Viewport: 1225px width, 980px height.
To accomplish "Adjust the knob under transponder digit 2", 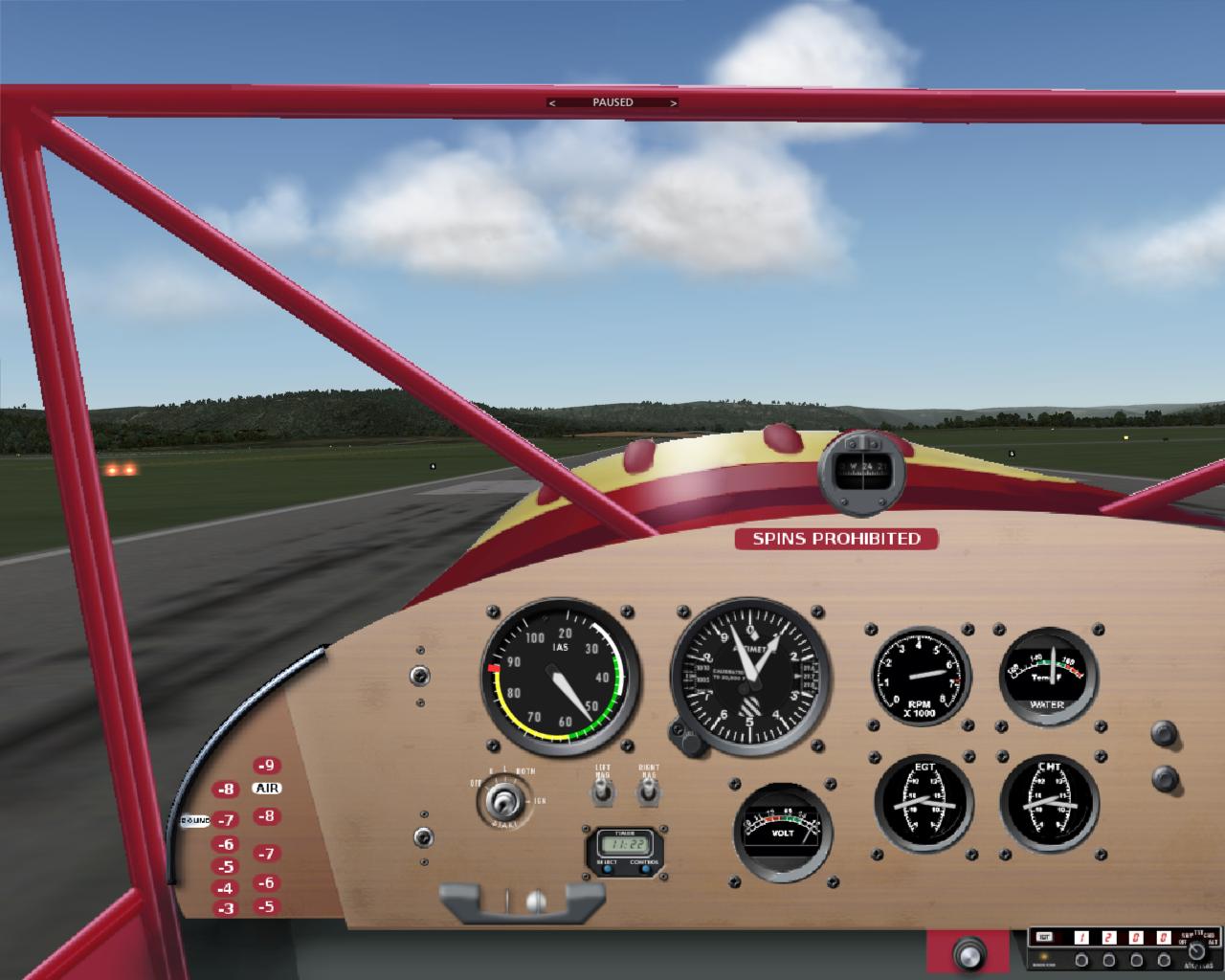I will click(1109, 960).
